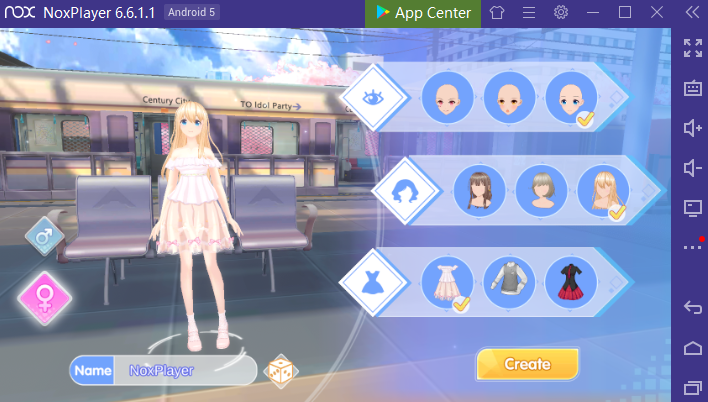Pick the gray jacket outfit

(x=509, y=282)
